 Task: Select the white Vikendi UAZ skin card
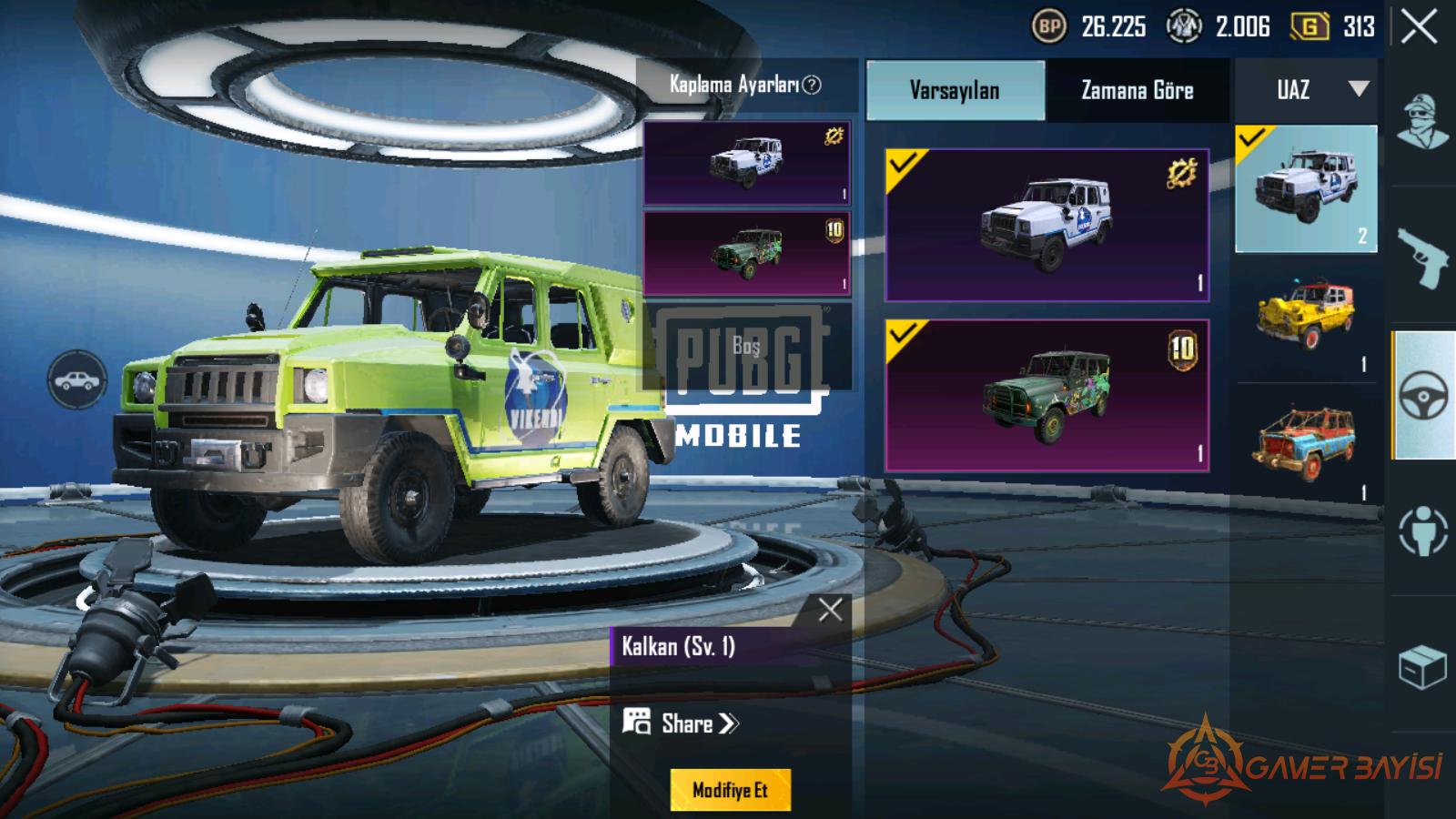(1046, 225)
